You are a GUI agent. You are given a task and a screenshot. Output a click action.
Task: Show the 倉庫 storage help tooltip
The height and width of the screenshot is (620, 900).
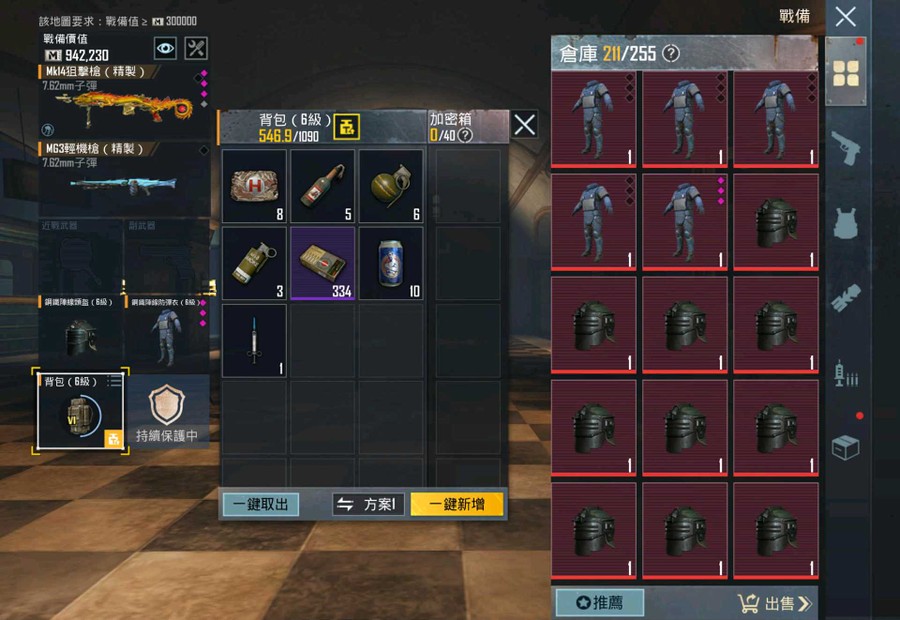pyautogui.click(x=671, y=53)
